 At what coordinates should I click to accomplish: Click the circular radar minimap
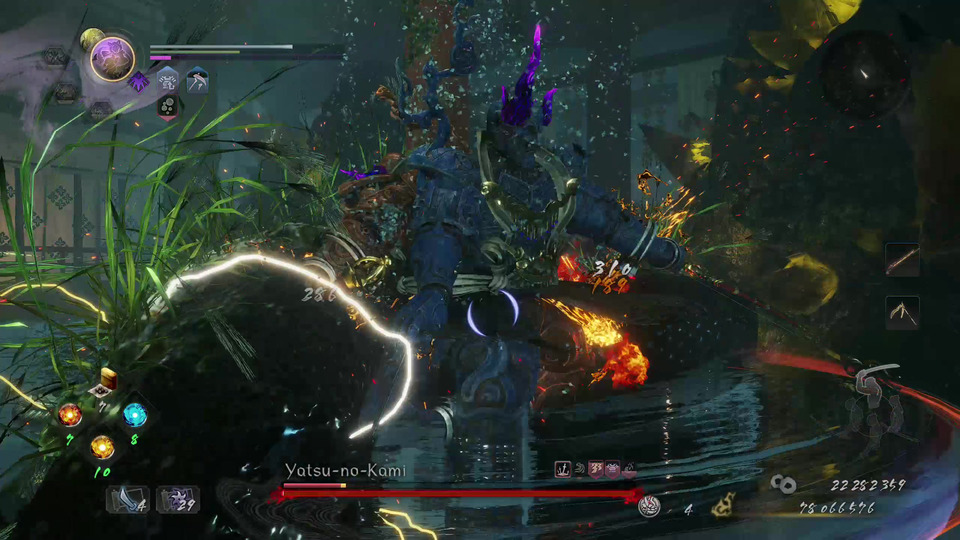(x=865, y=73)
